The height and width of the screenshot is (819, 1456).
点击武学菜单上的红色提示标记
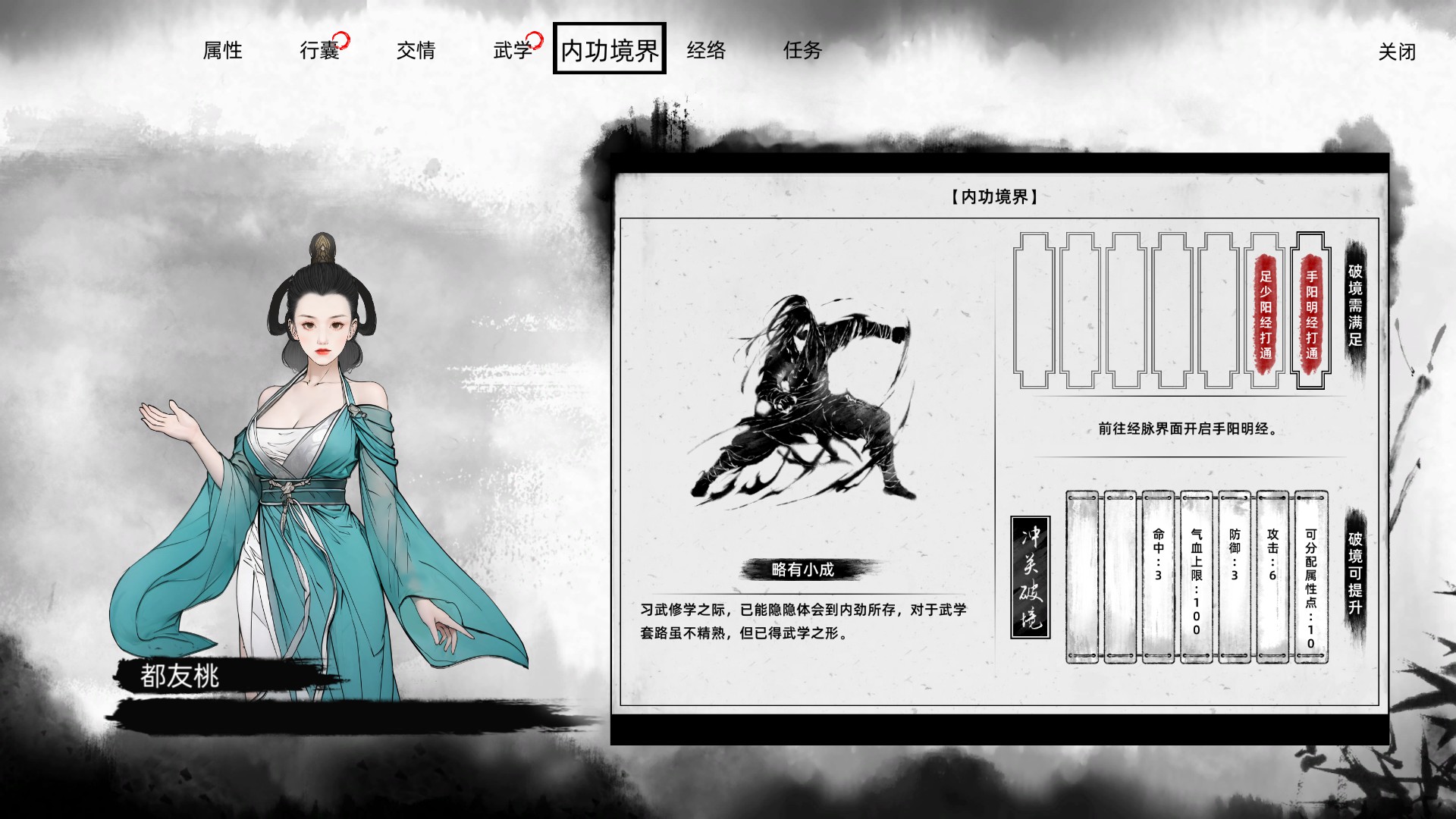536,42
